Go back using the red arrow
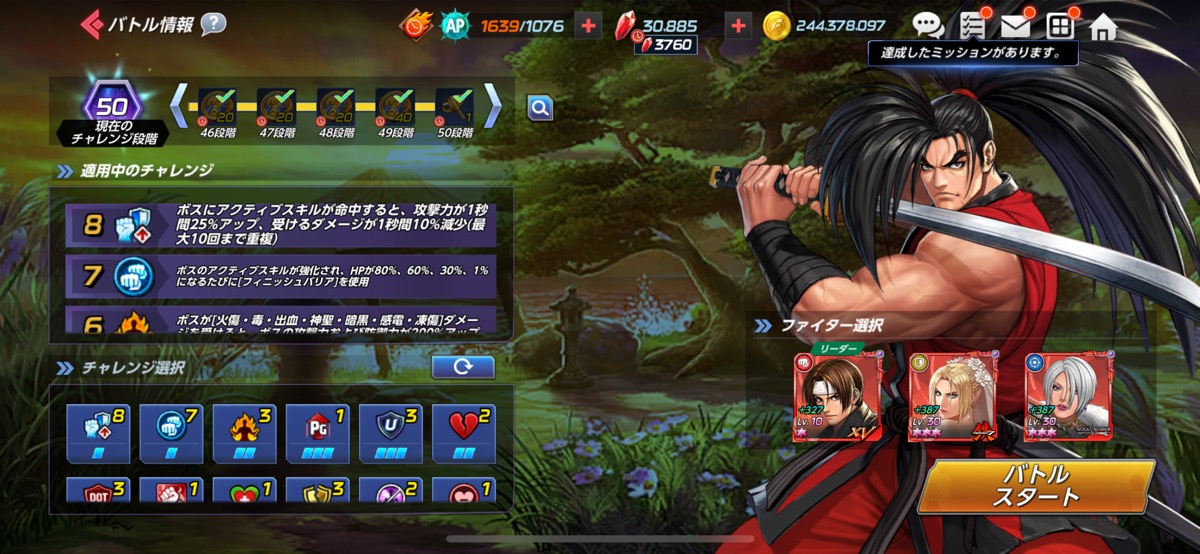1200x554 pixels. click(91, 24)
